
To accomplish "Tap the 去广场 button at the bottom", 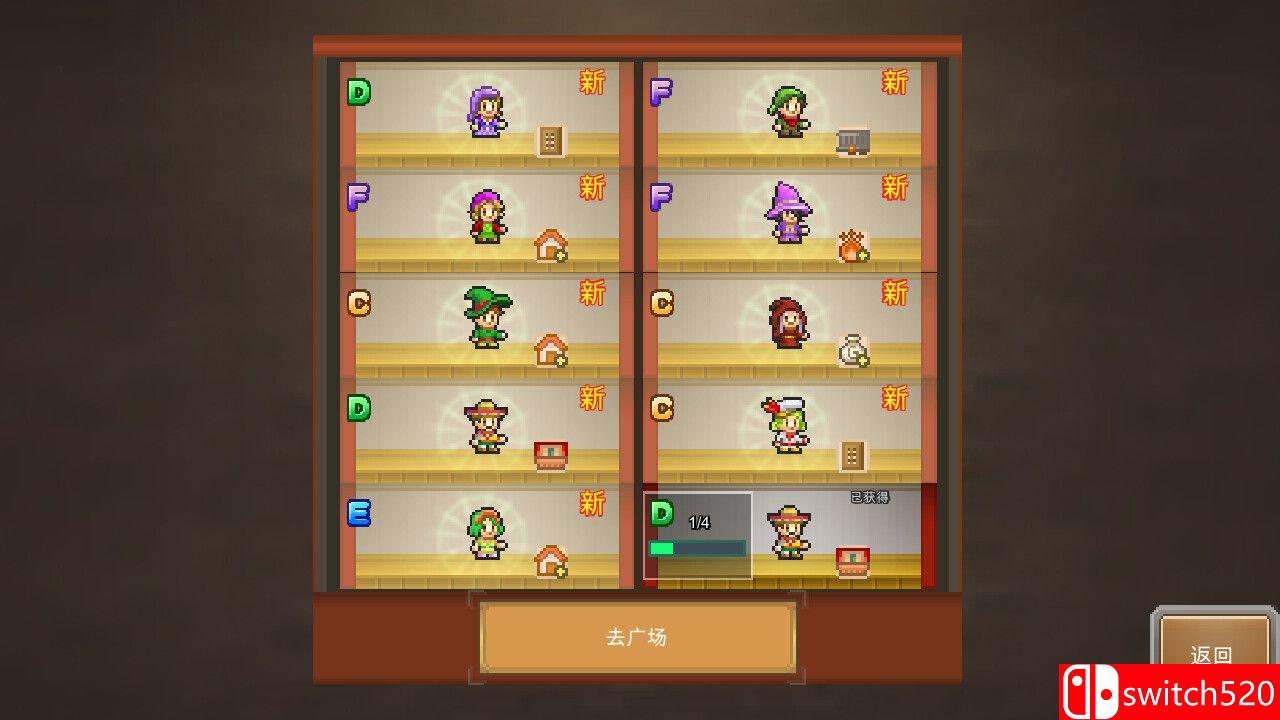I will coord(640,639).
